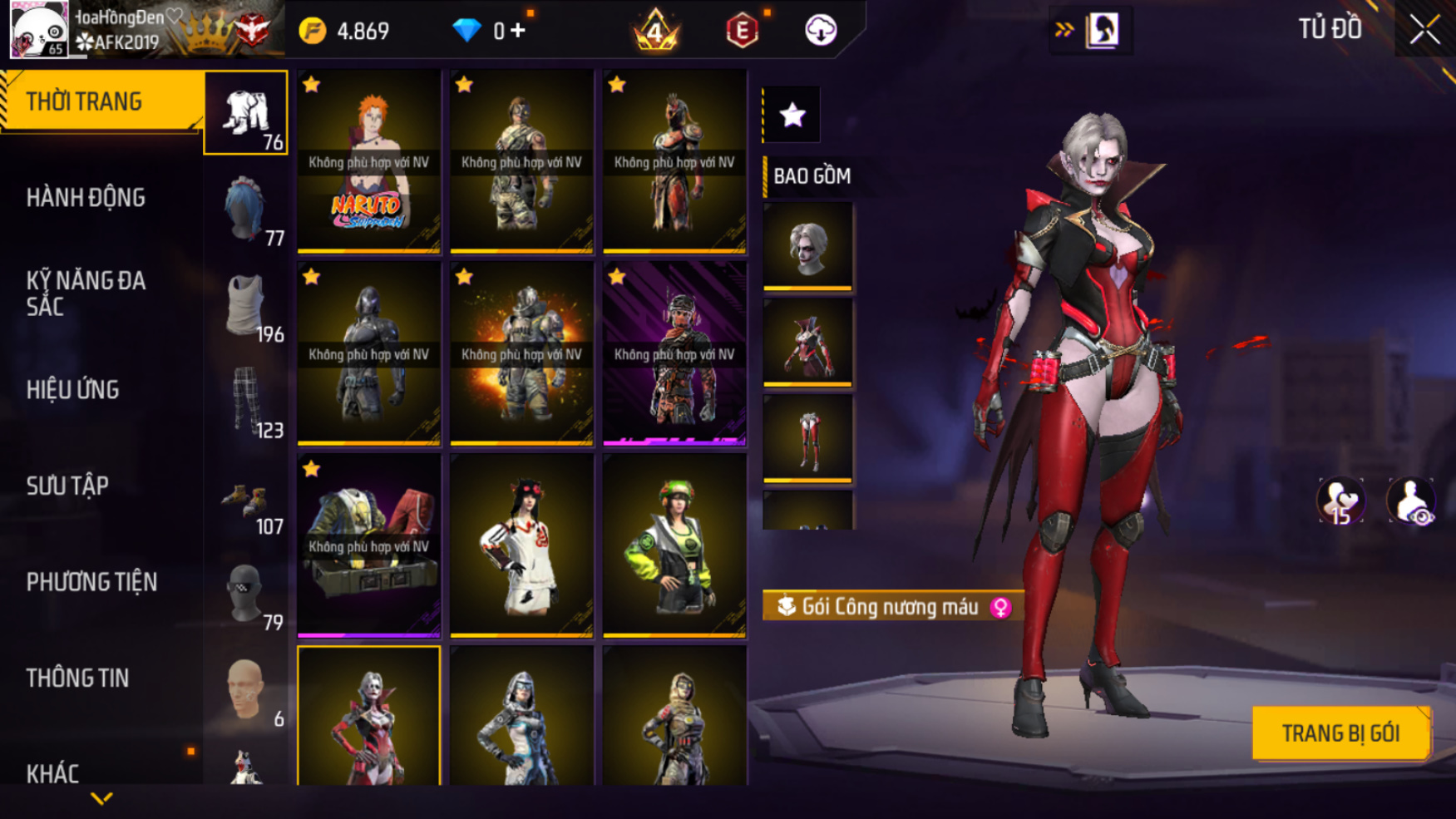Viewport: 1456px width, 819px height.
Task: Add diamonds with the plus button
Action: point(518,31)
